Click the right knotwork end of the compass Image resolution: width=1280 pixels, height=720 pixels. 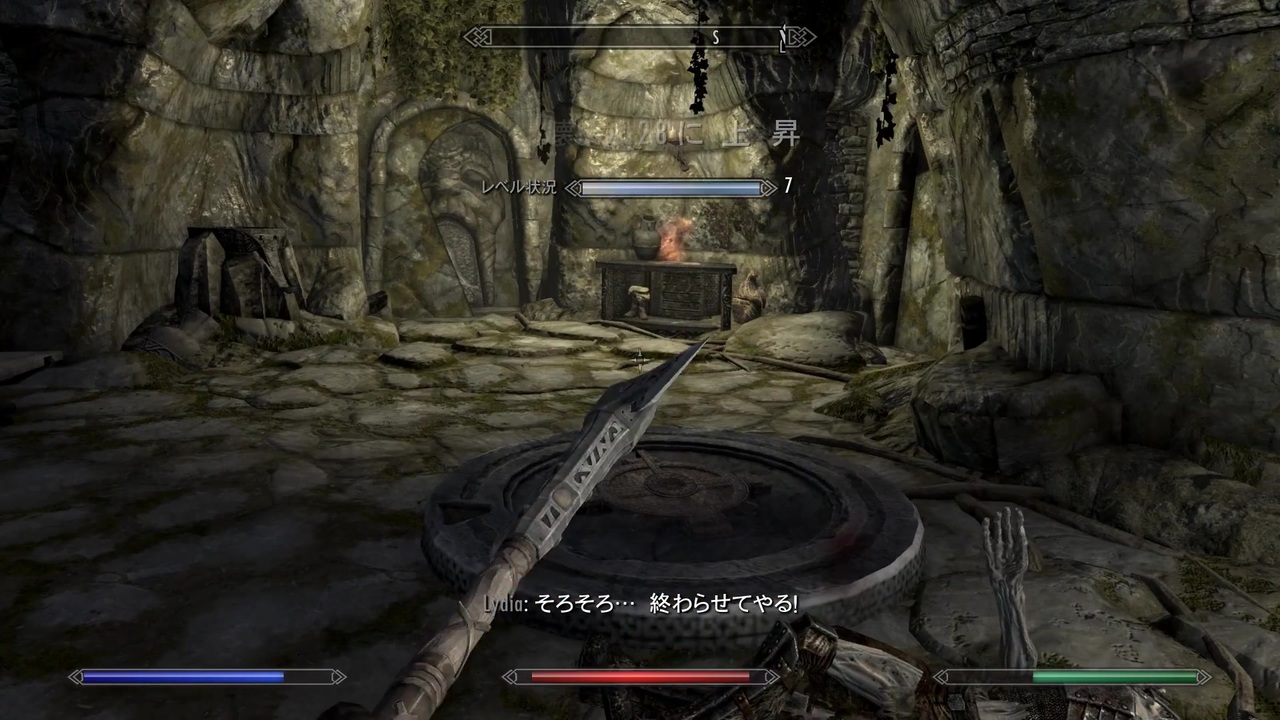(x=800, y=37)
